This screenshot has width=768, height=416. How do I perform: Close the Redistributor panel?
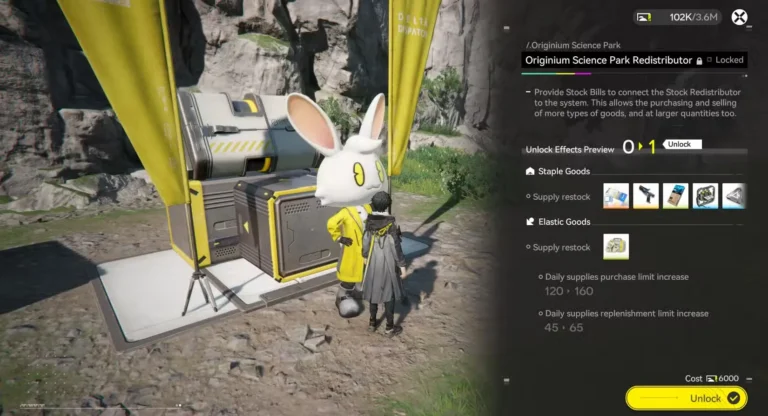click(739, 17)
